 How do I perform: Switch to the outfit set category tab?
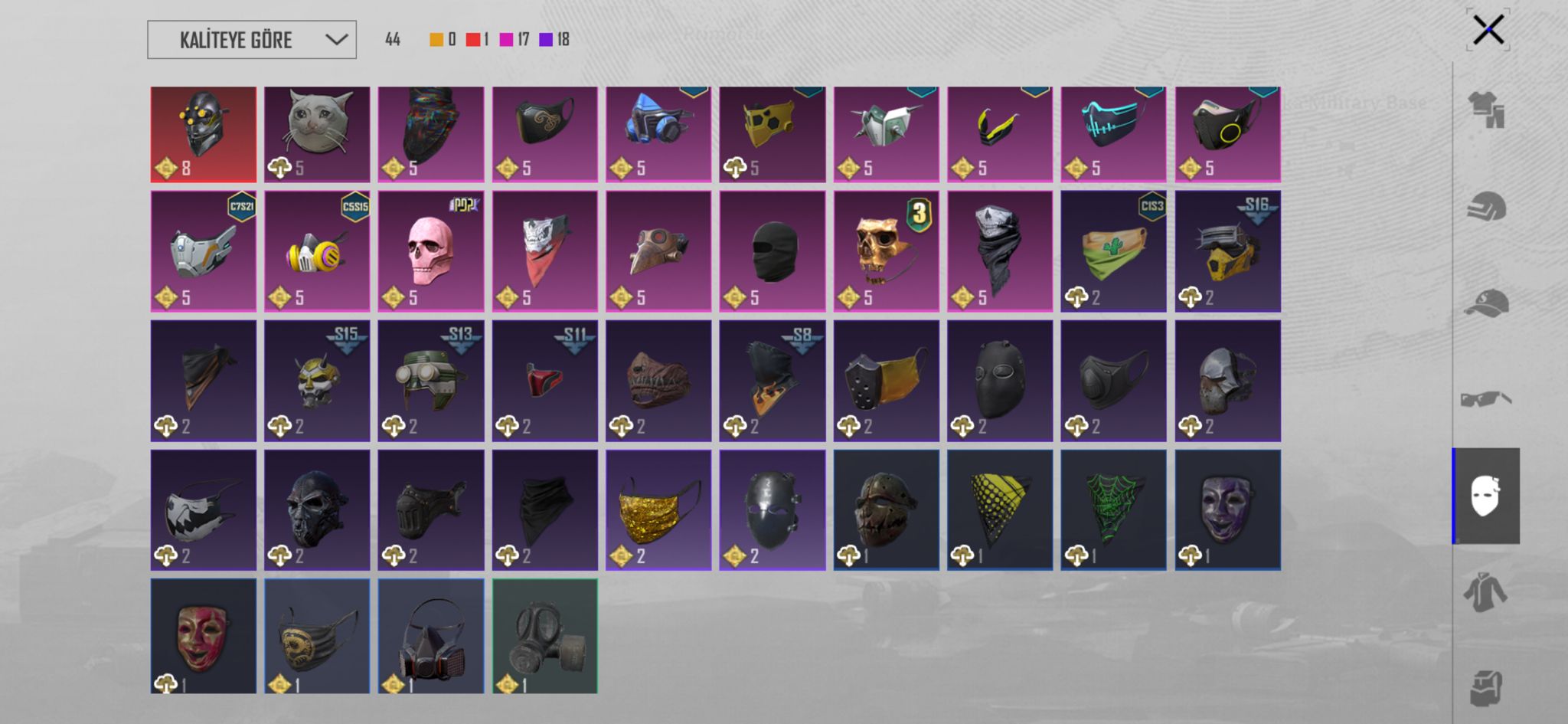[x=1486, y=110]
